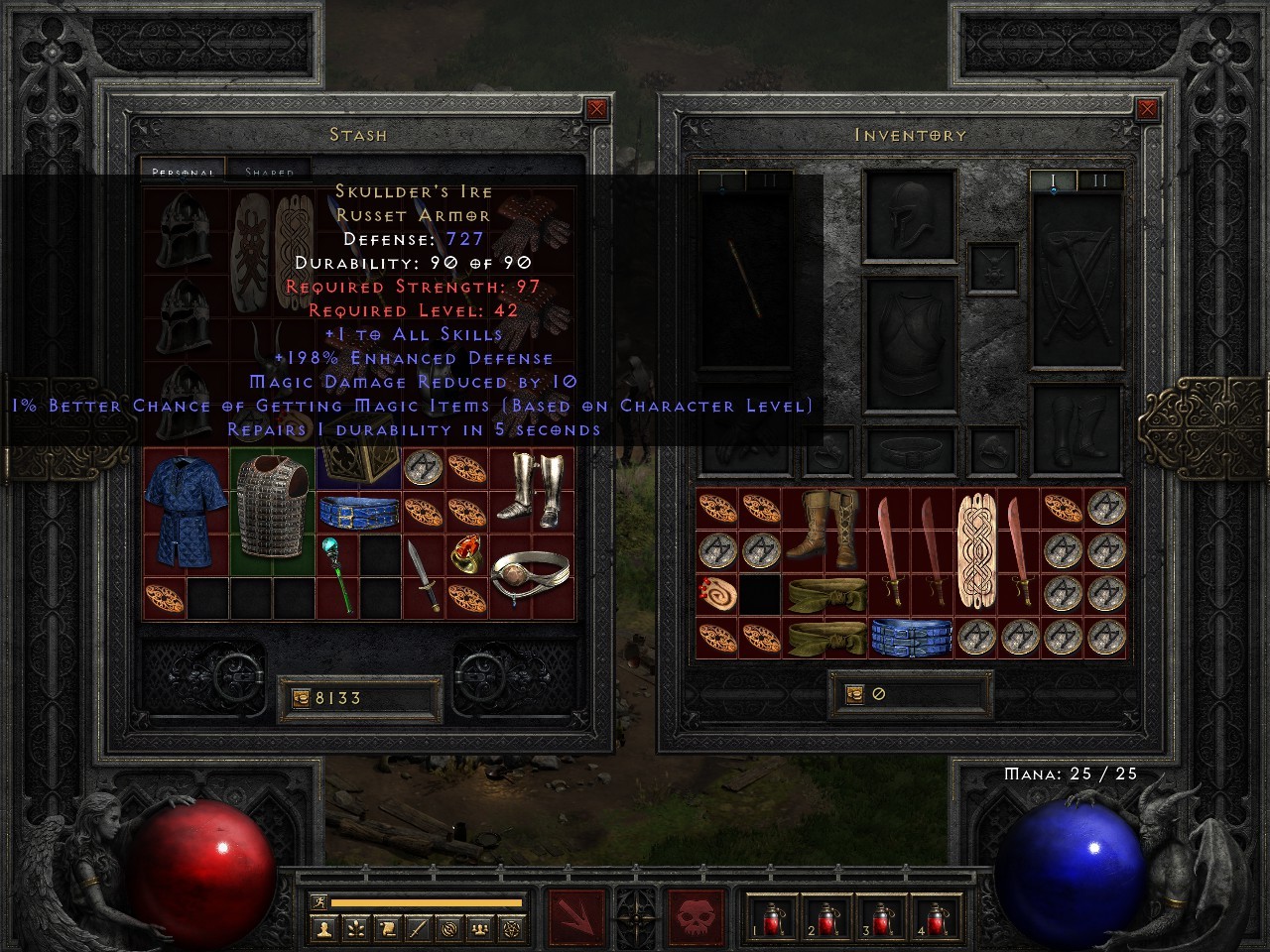Switch the stash to page II

click(769, 179)
